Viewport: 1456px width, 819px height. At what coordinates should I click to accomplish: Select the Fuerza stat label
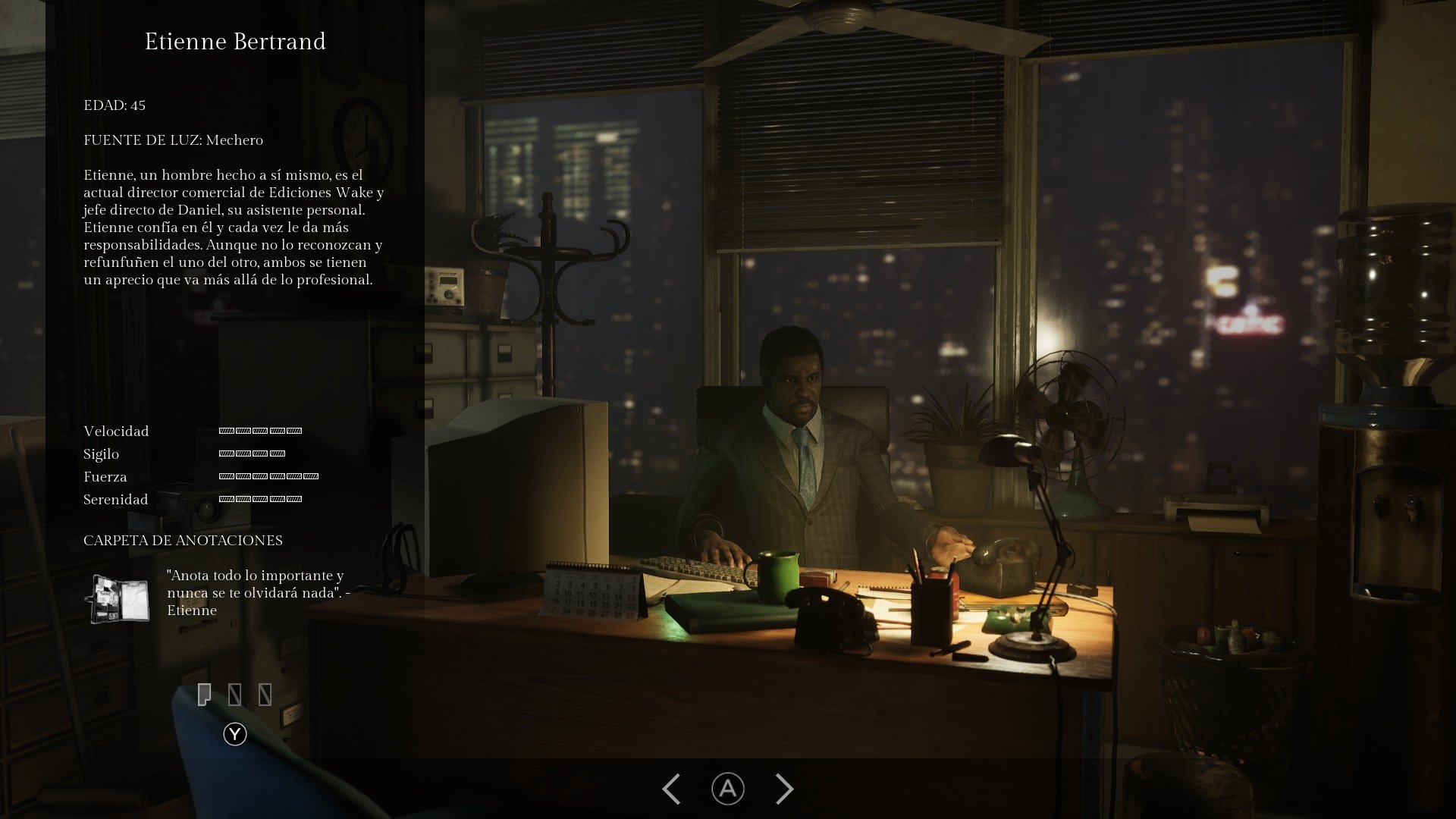click(105, 476)
